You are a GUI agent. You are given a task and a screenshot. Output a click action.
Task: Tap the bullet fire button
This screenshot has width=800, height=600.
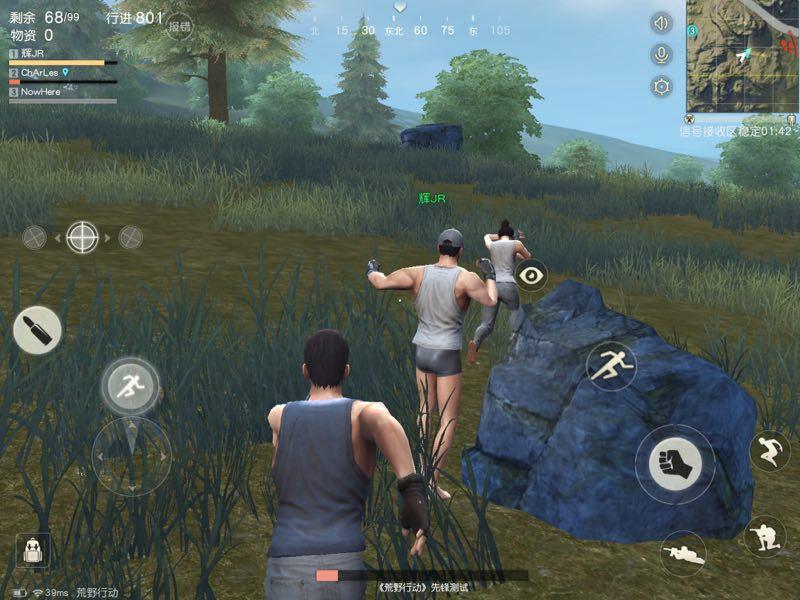coord(37,330)
